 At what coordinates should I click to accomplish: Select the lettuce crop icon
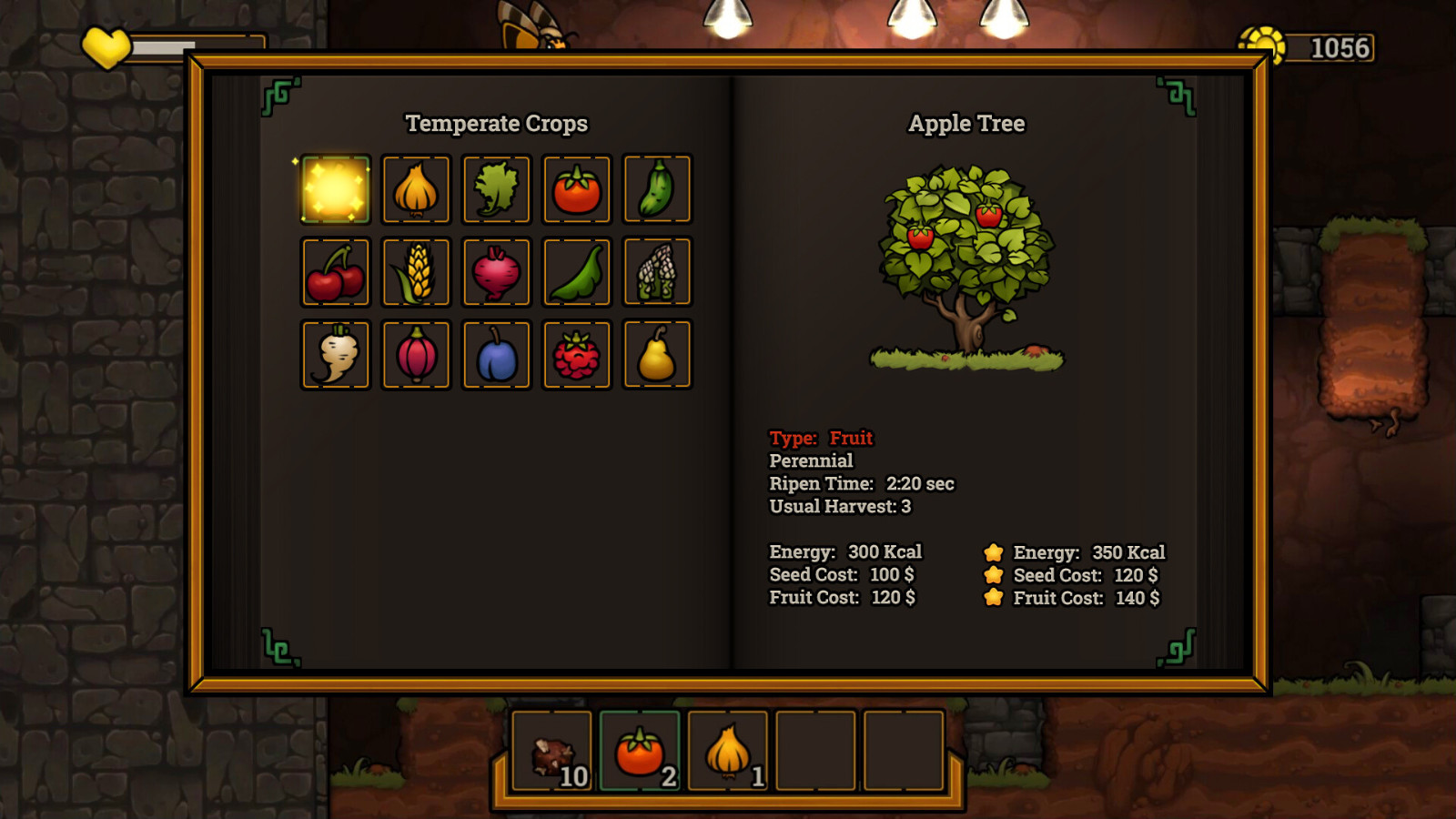496,189
